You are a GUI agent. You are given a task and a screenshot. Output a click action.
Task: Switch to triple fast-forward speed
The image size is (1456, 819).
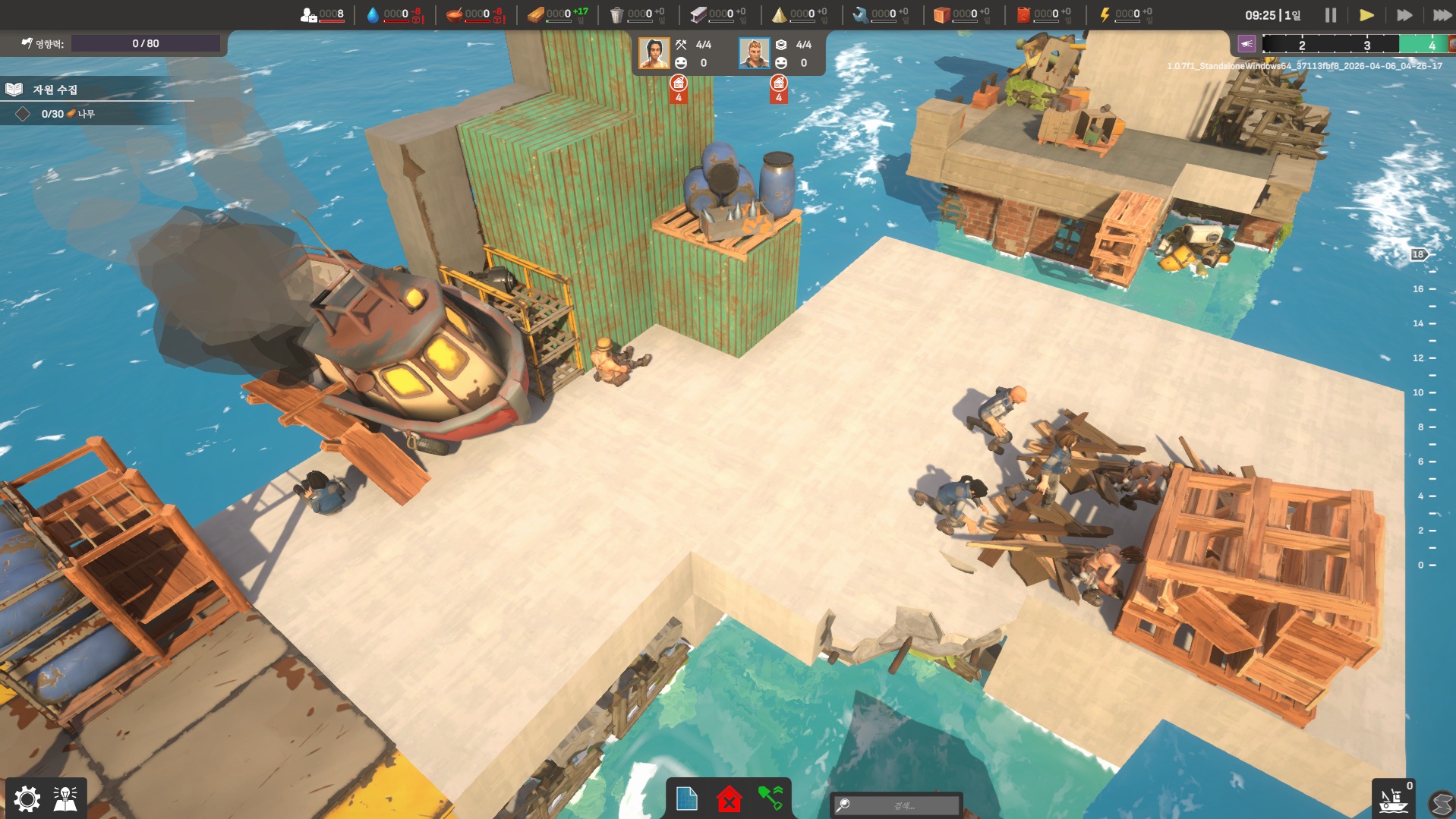point(1442,15)
